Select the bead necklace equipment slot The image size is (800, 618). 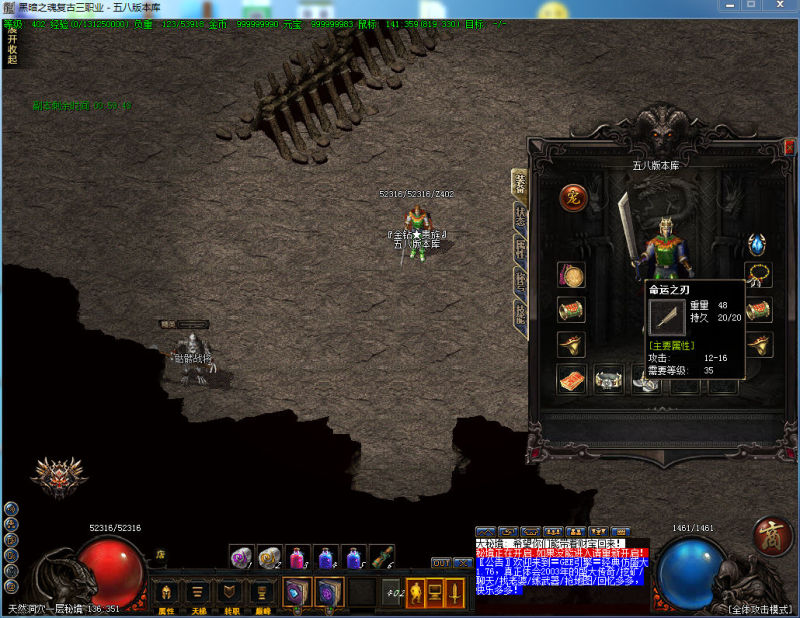(x=758, y=275)
